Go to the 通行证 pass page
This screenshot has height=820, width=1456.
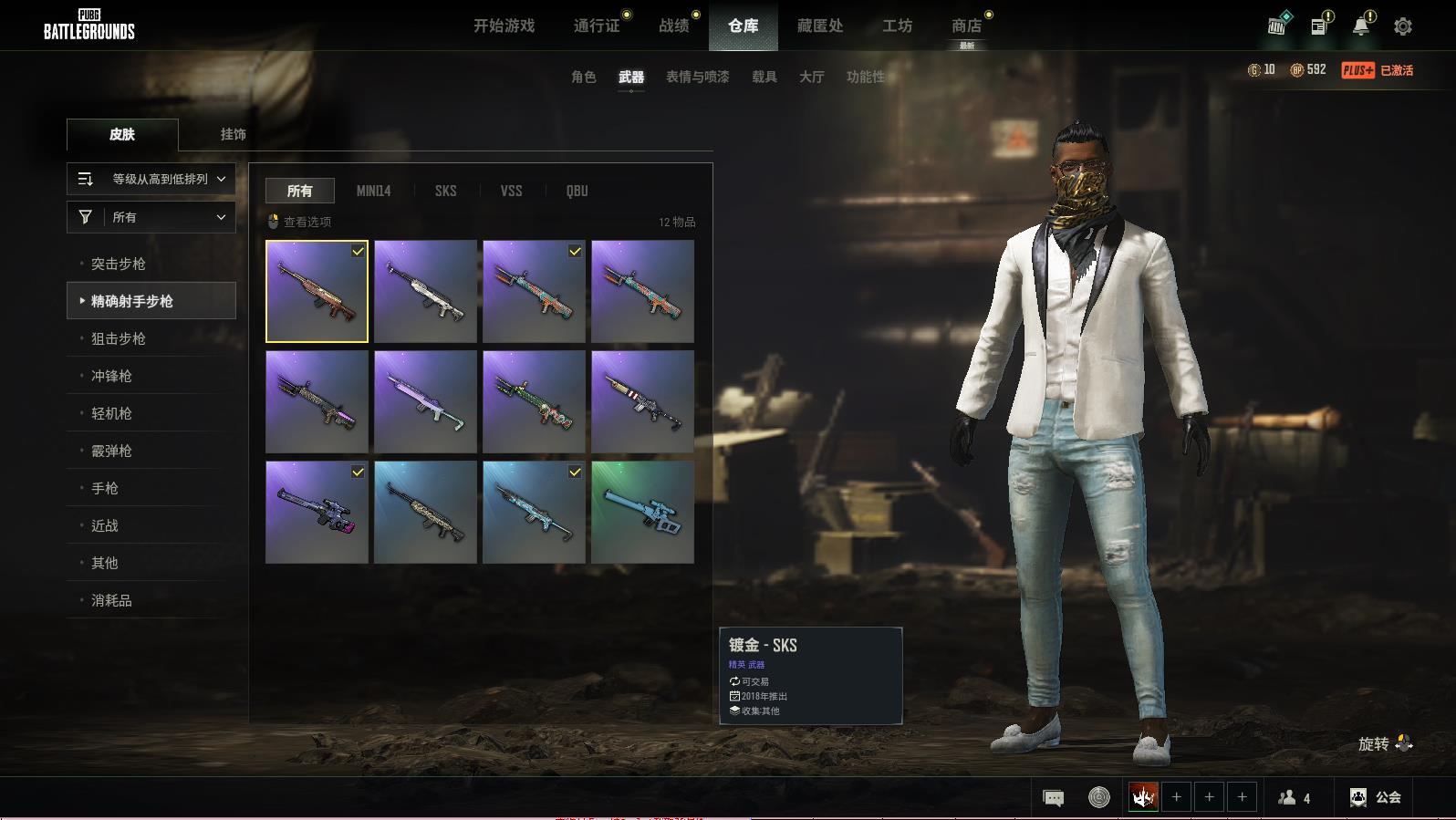[x=597, y=26]
